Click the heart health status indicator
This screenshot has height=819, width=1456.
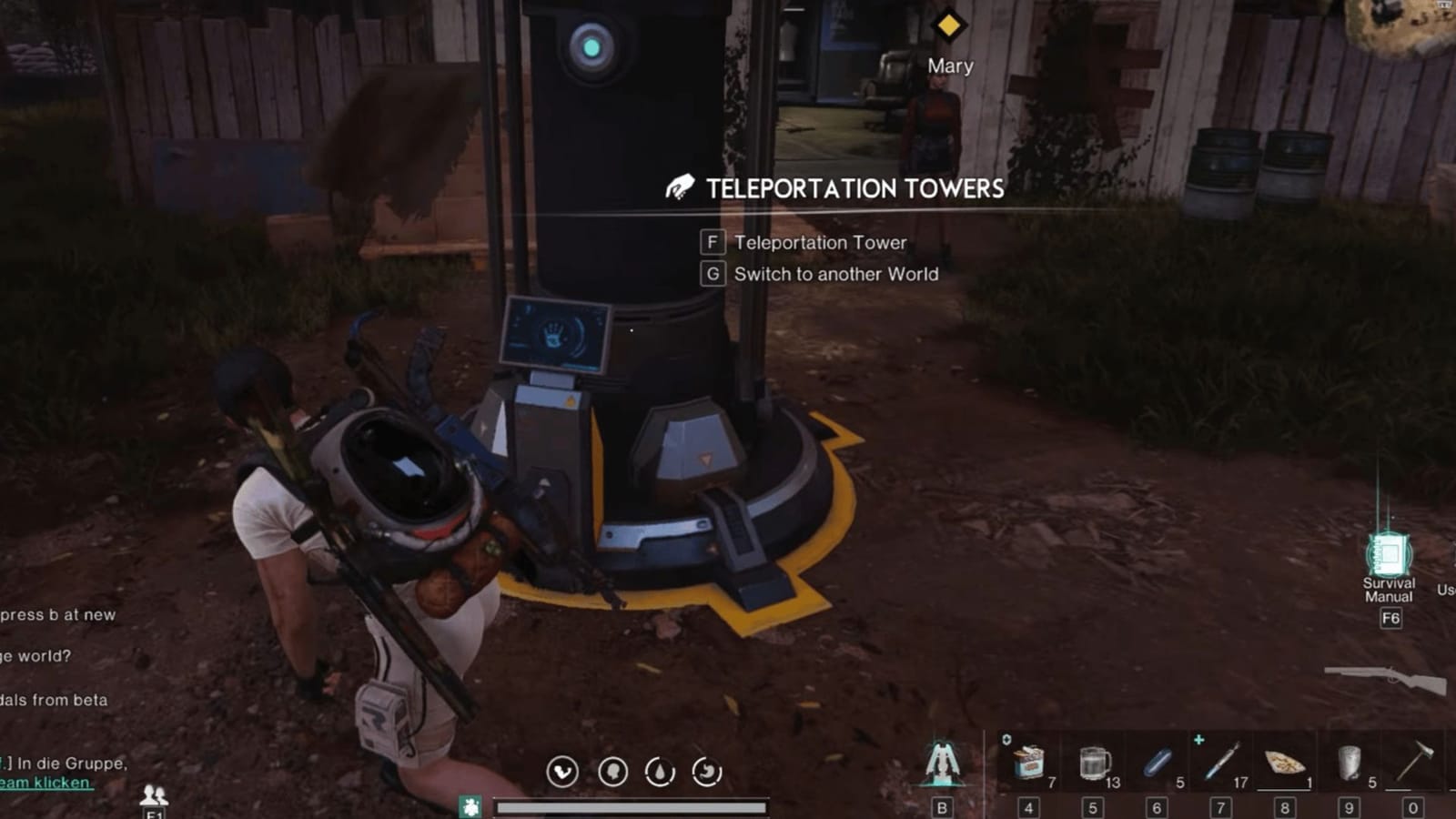[561, 769]
